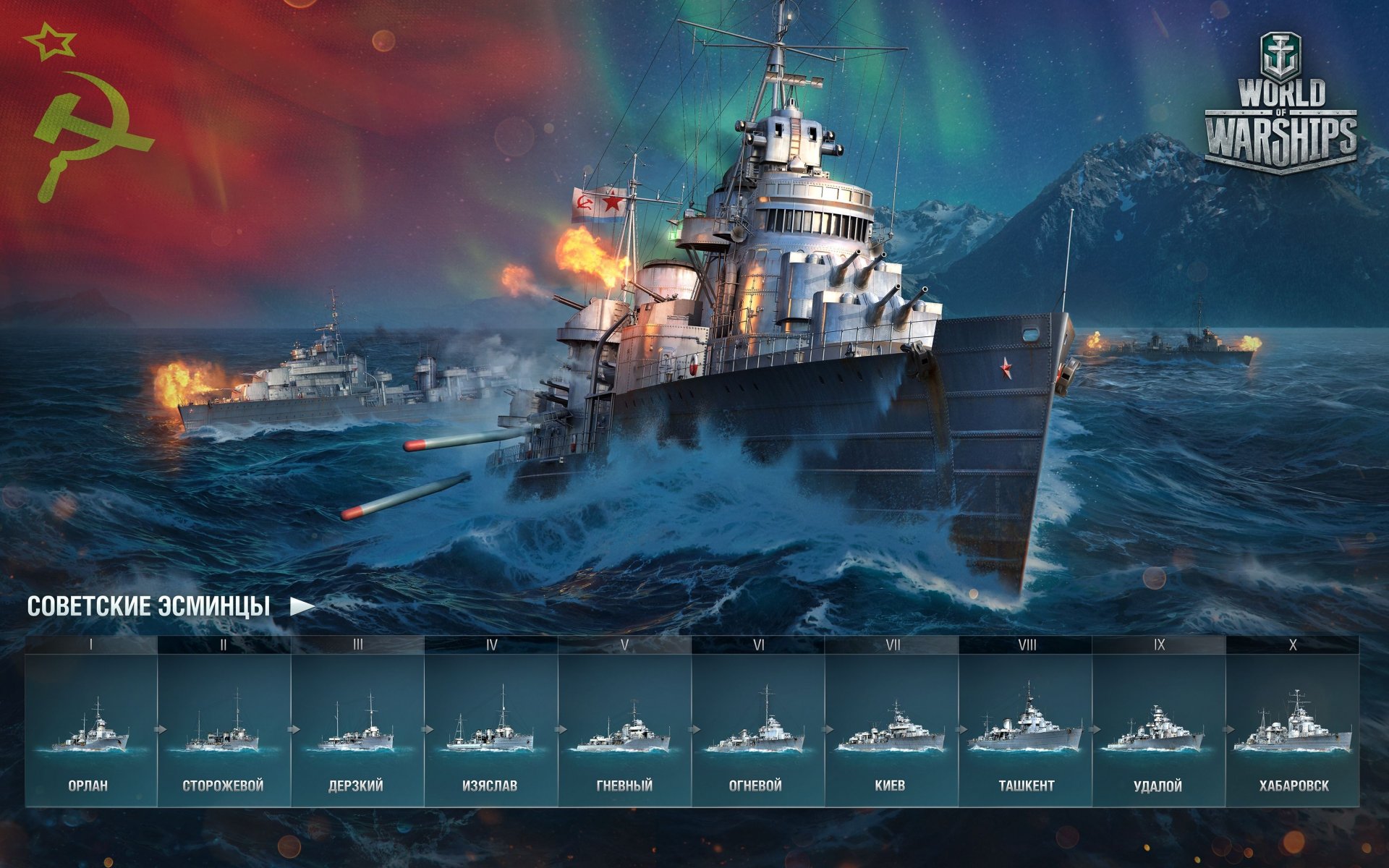Choose the Хабаровск tier X ship tile
This screenshot has width=1389, height=868.
point(1292,731)
